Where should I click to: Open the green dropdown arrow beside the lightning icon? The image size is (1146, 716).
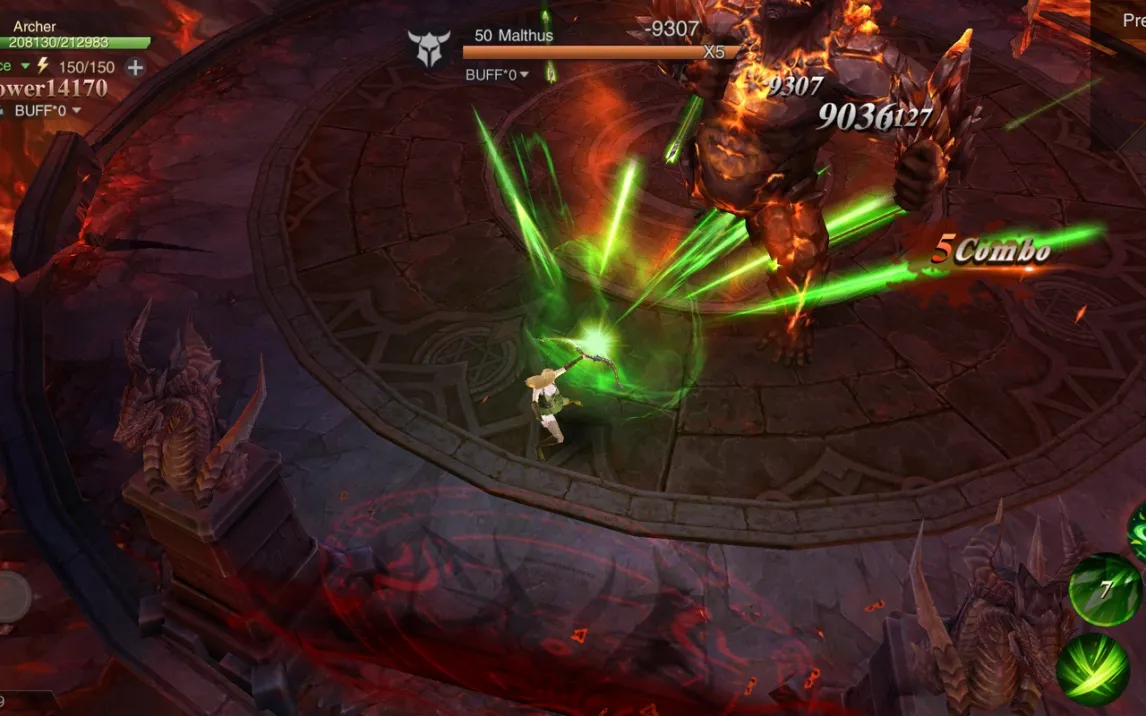pos(25,66)
